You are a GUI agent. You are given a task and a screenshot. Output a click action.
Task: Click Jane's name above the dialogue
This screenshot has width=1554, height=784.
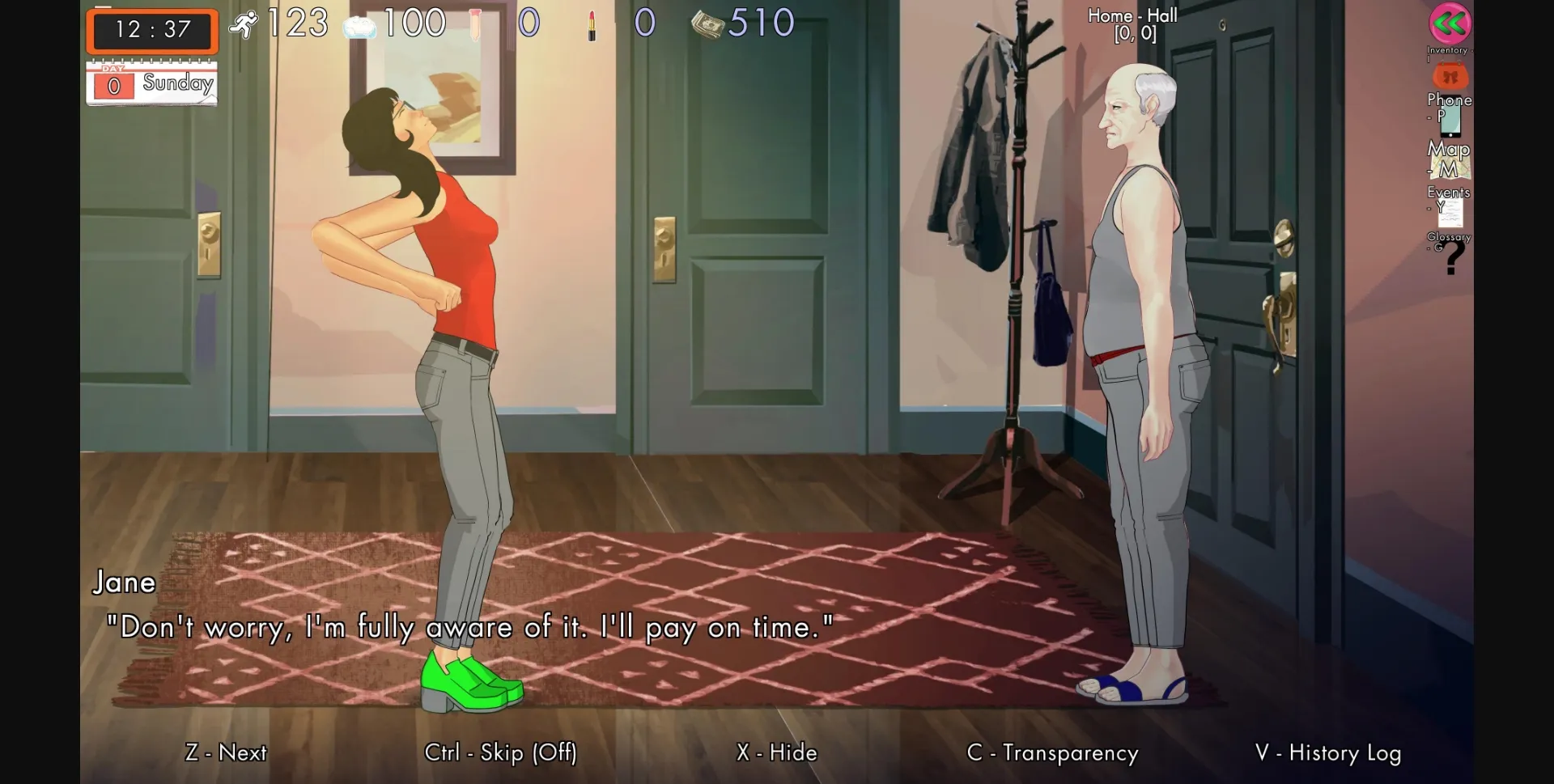[125, 582]
